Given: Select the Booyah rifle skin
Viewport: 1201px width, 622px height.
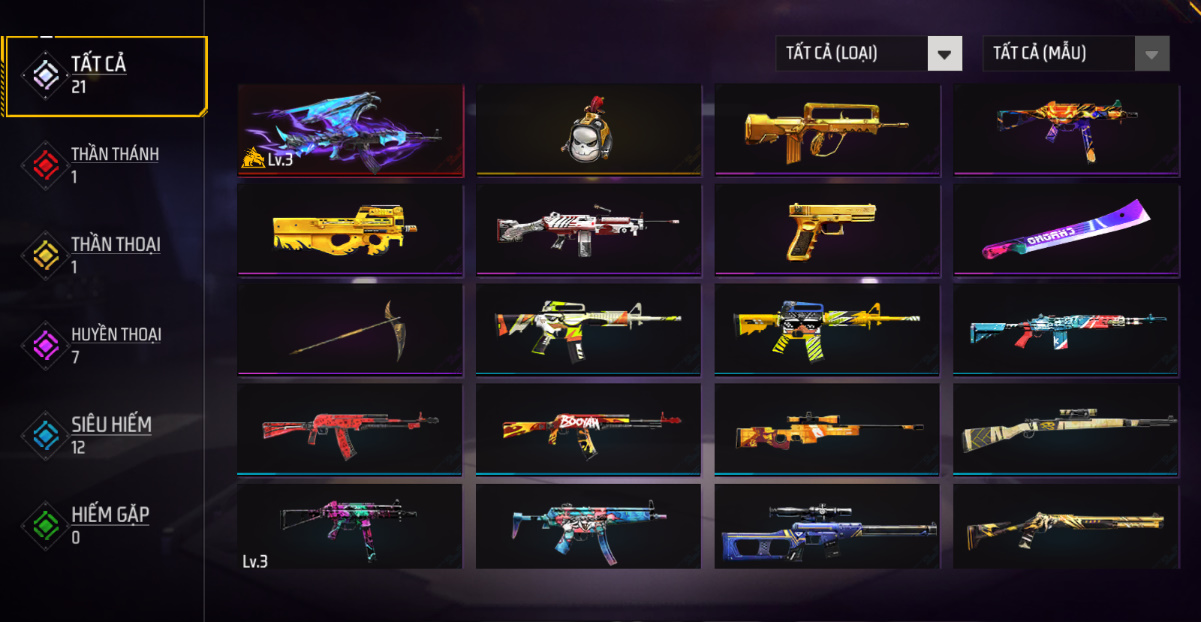Looking at the screenshot, I should pyautogui.click(x=588, y=428).
